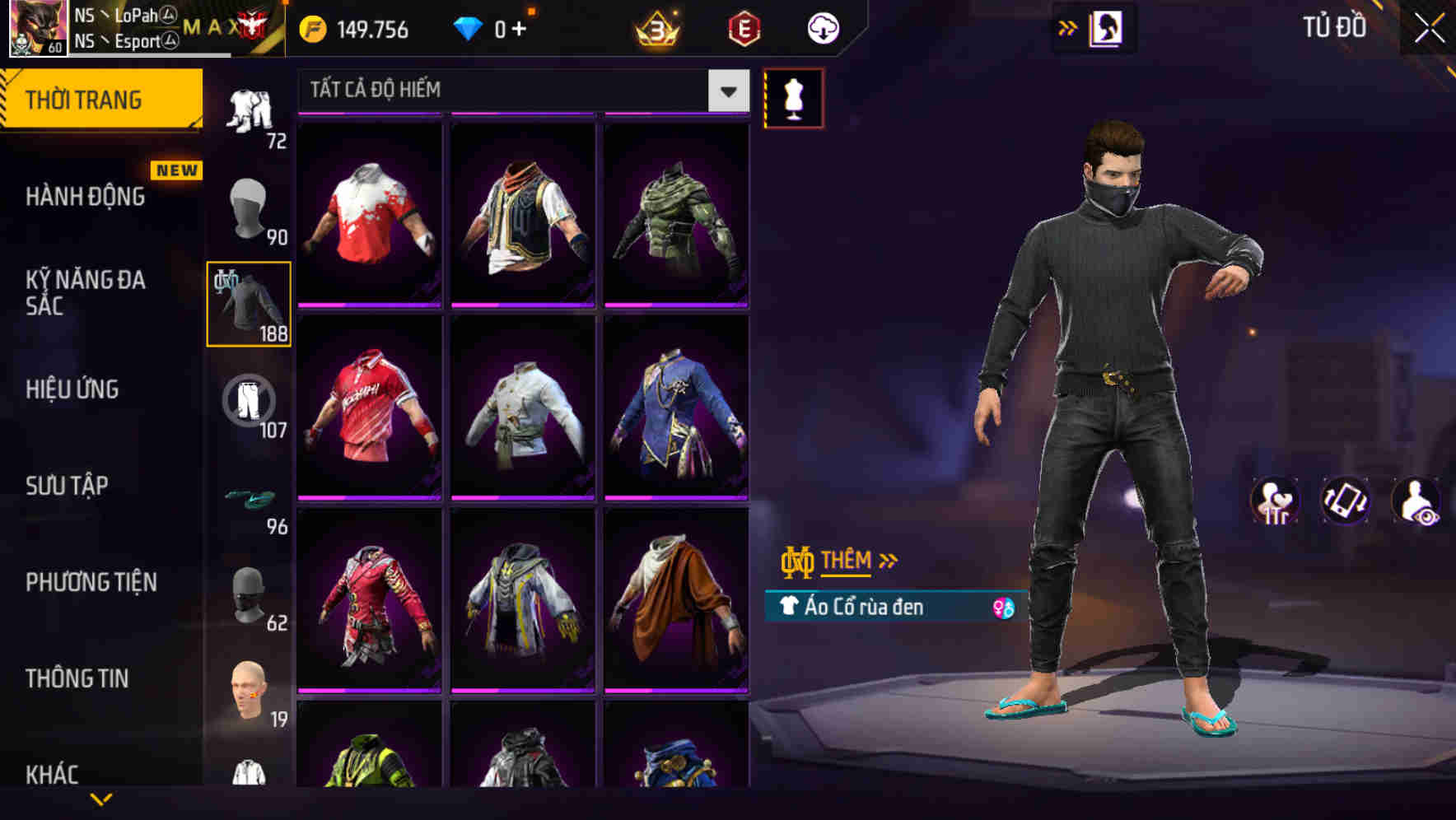Click the TỦ ĐỒ wardrobe label

pos(1334,27)
